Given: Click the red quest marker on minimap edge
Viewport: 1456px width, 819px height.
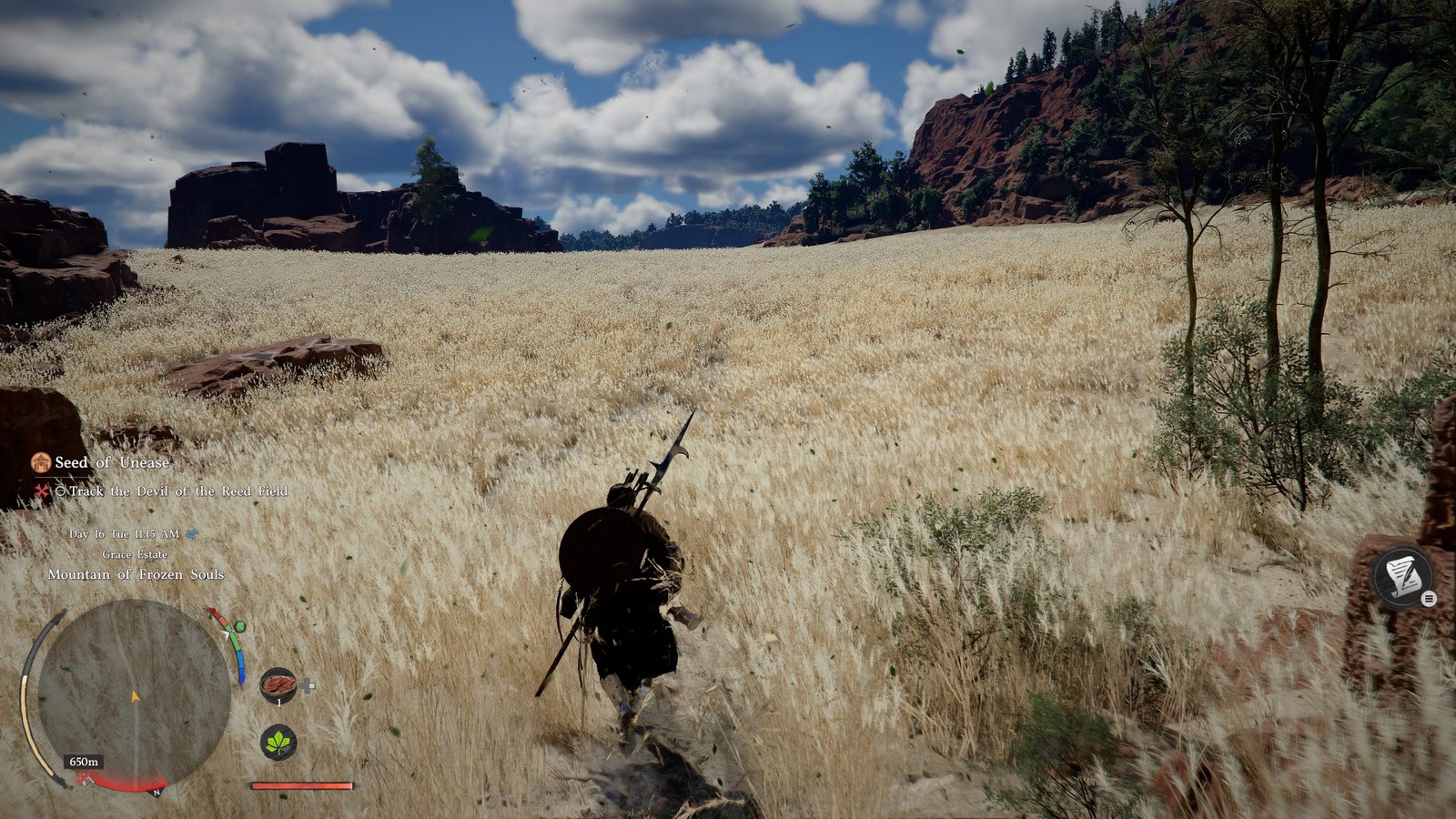Looking at the screenshot, I should coord(86,779).
